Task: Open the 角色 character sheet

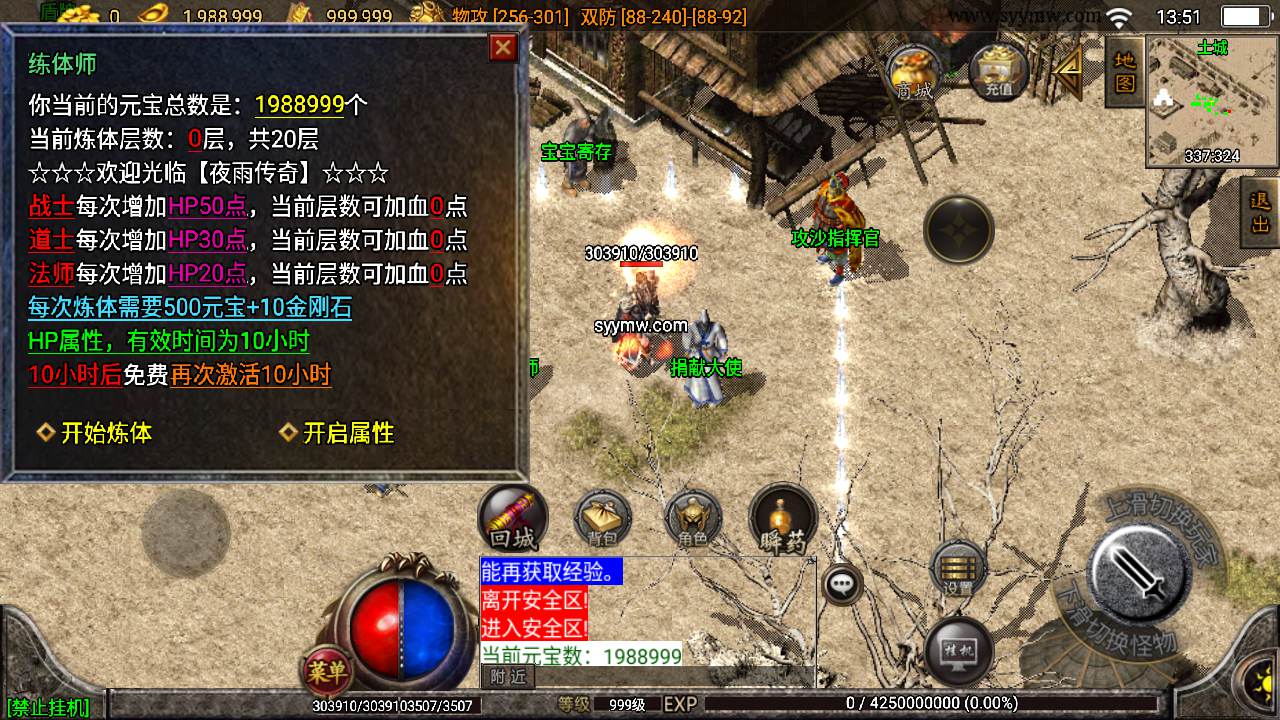Action: coord(693,520)
